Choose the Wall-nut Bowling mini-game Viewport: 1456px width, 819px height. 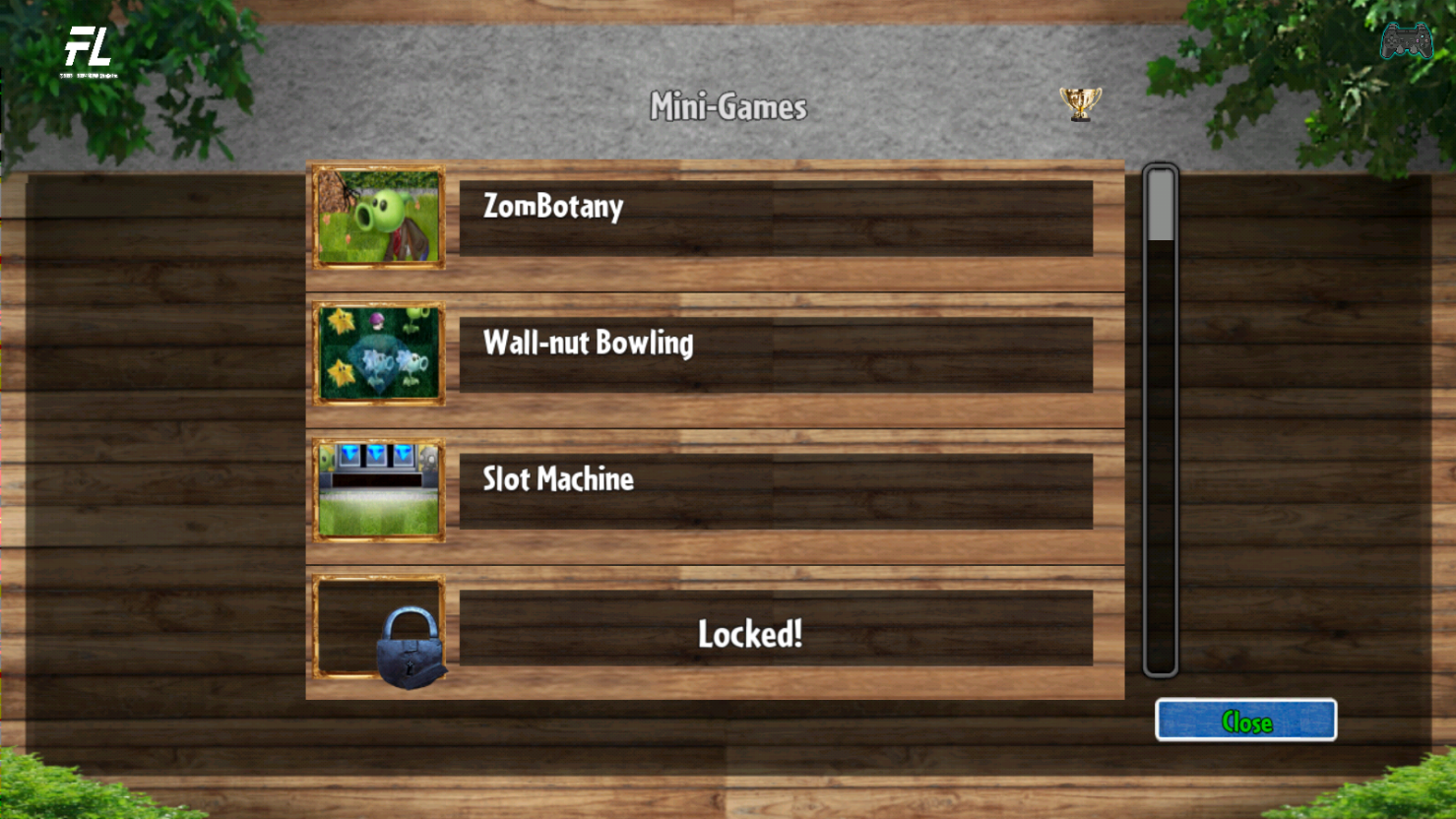click(775, 354)
